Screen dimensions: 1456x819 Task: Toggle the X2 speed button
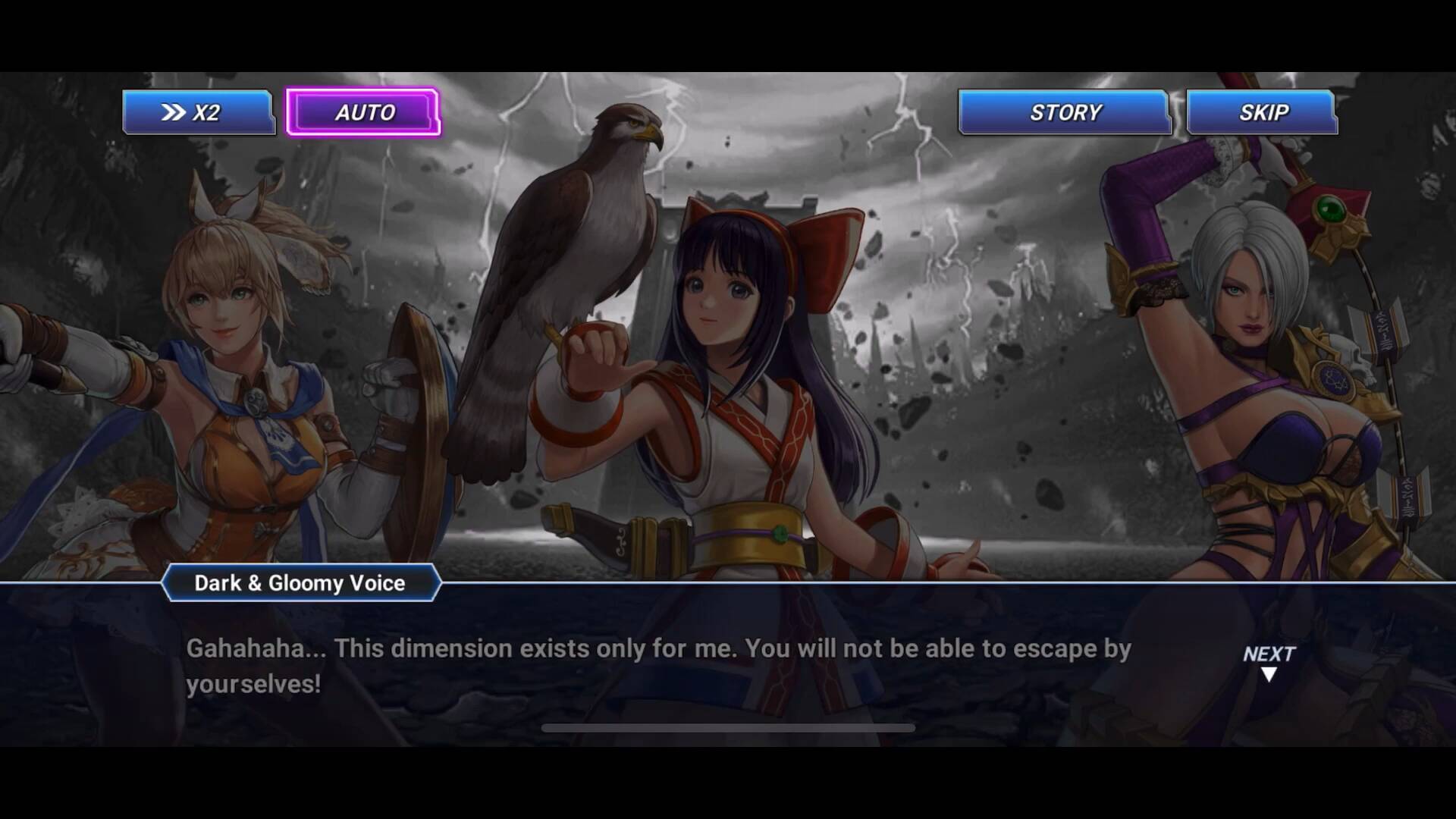[198, 112]
